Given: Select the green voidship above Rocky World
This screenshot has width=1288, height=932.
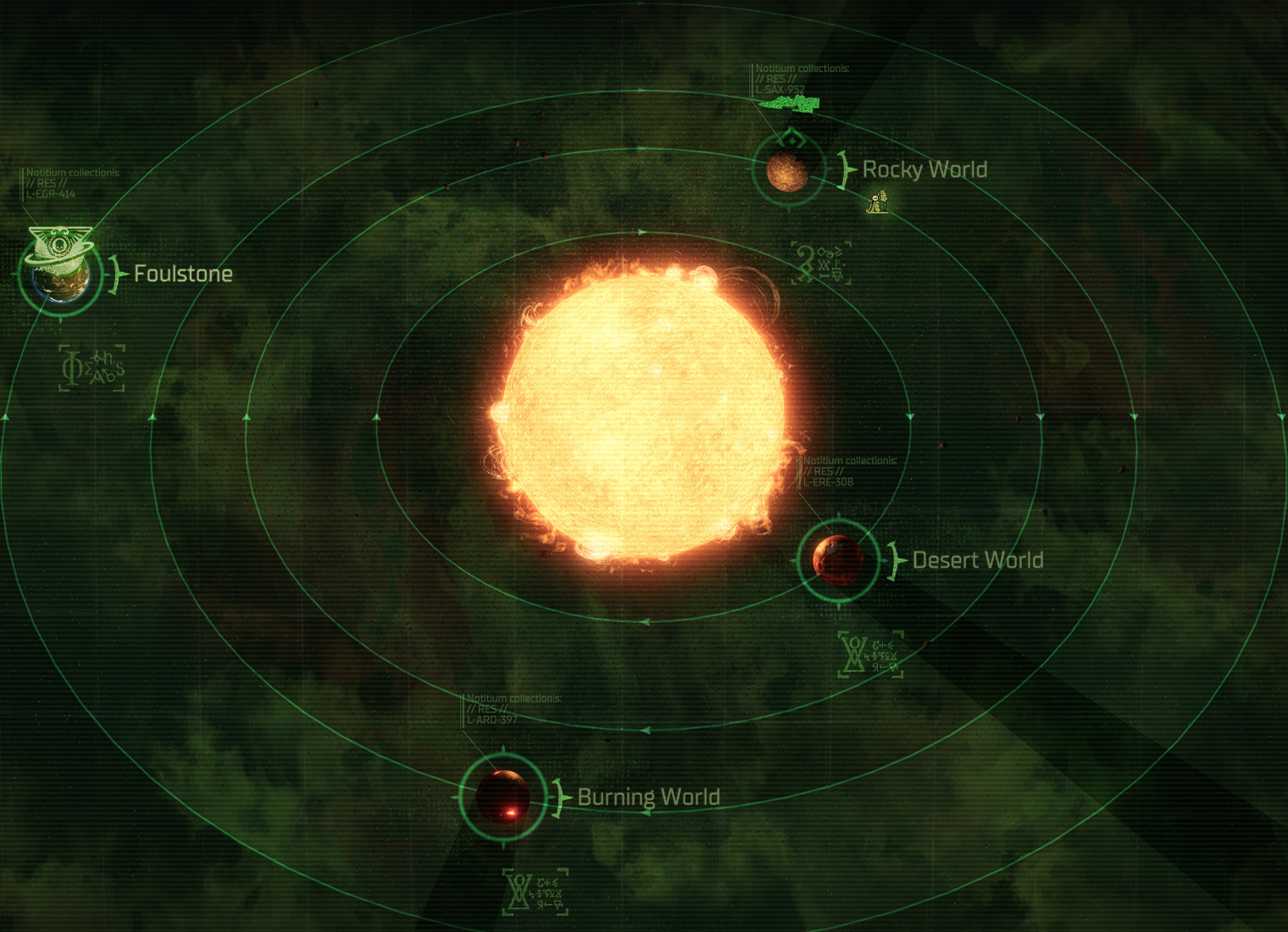Looking at the screenshot, I should [x=790, y=104].
